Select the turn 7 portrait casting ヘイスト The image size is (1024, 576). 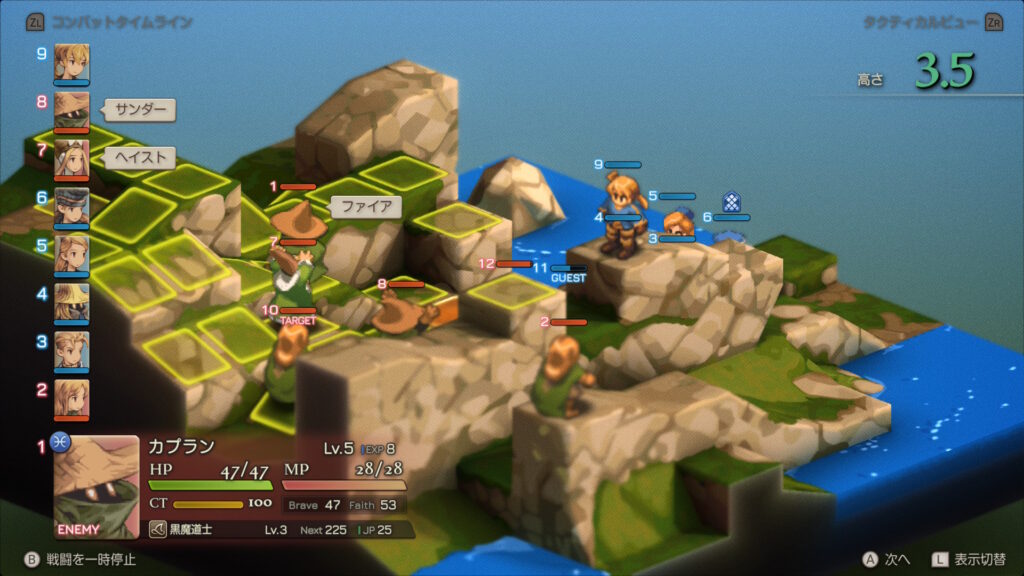click(x=71, y=158)
